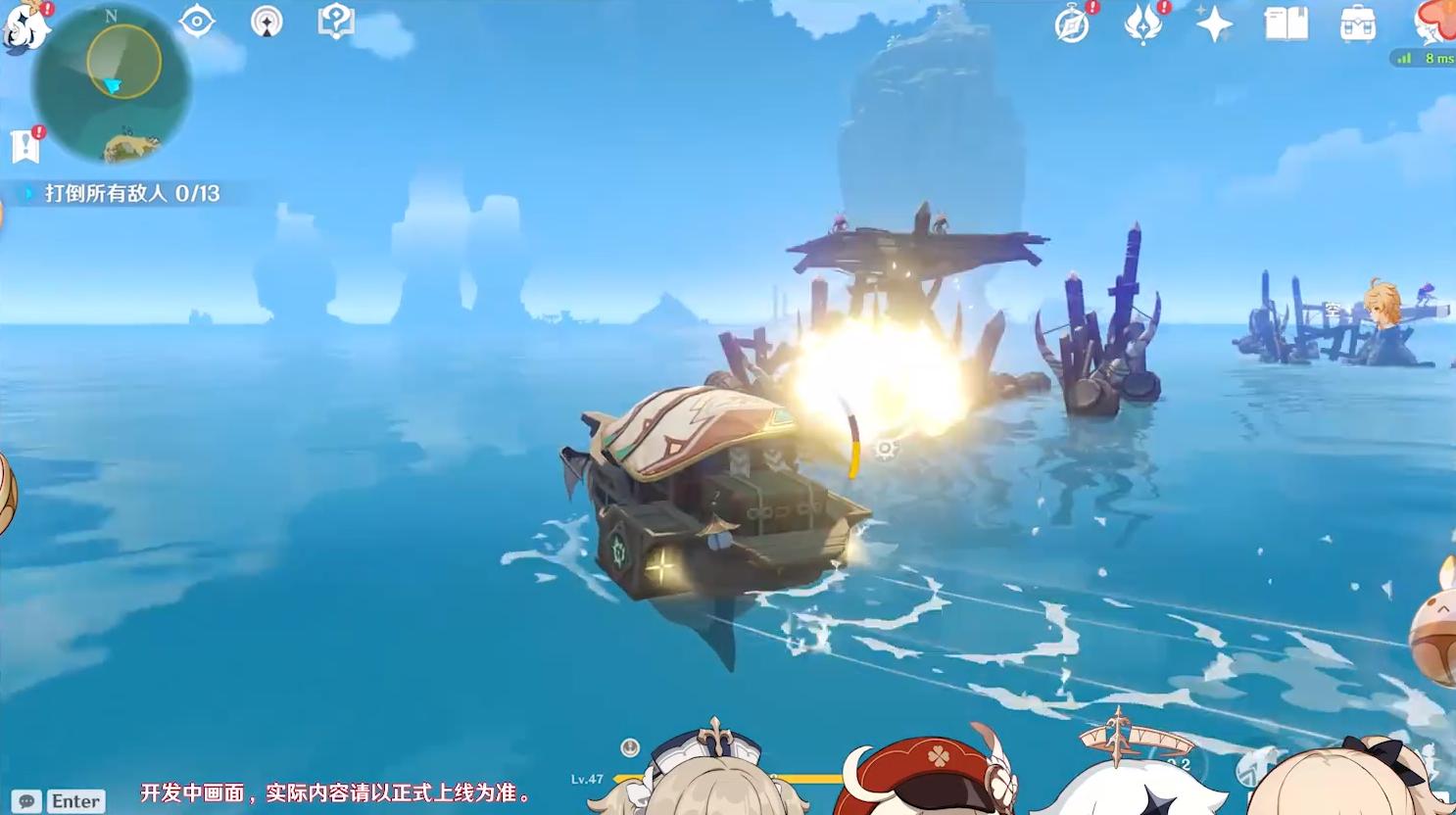
Task: Open the co-op signal icon
Action: (267, 22)
